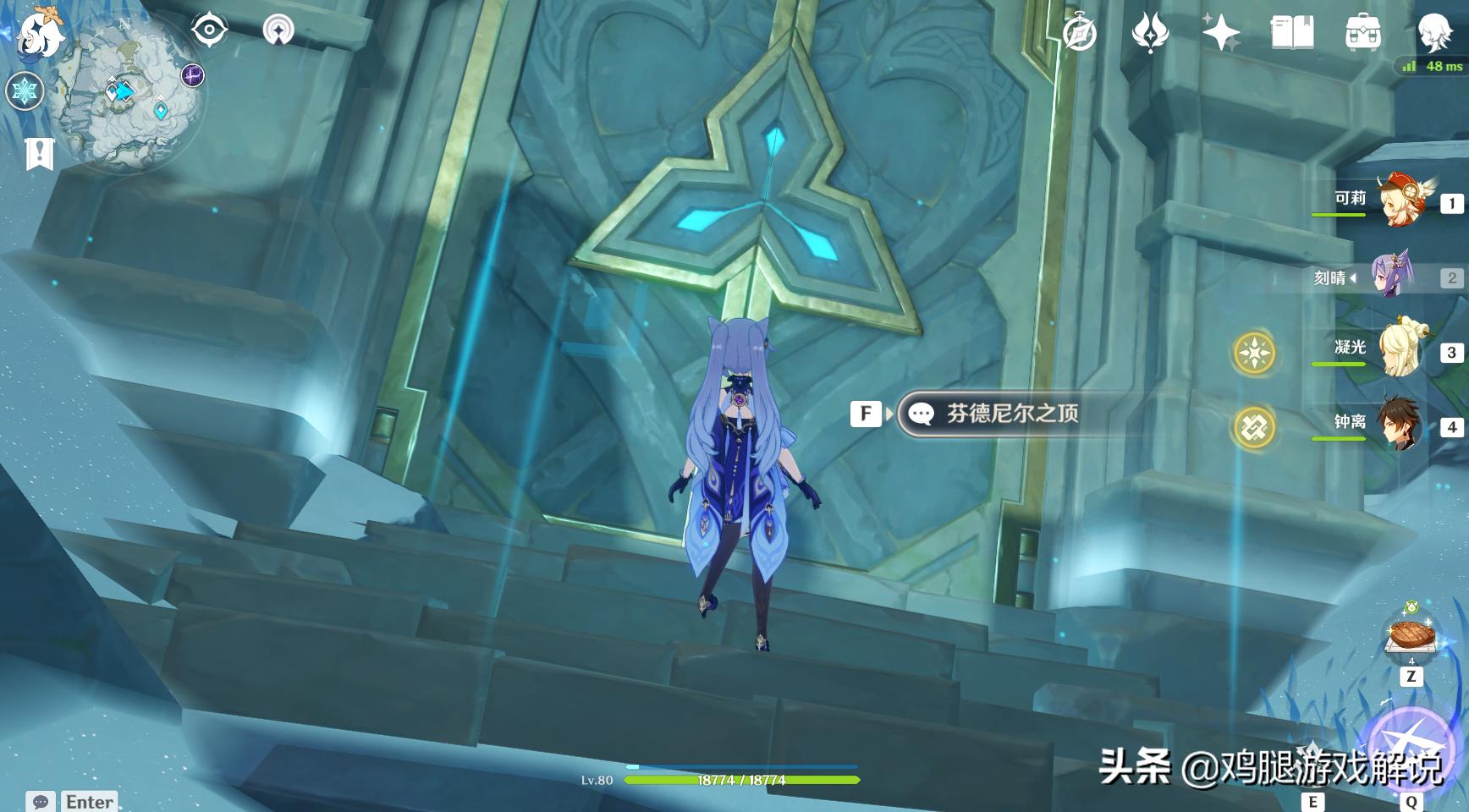Switch to Ningguang (凝光) character slot 3
Screen dimensions: 1469x812
[1400, 347]
